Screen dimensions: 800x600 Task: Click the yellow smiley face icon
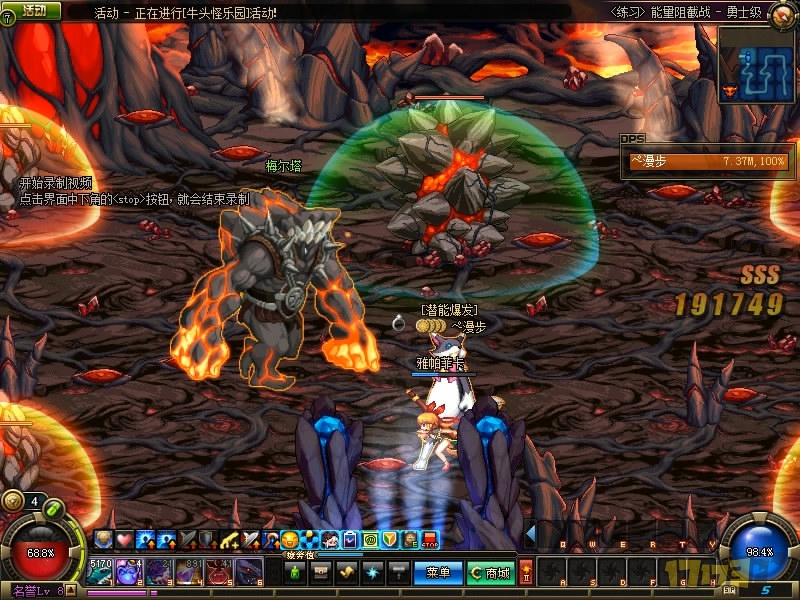291,540
